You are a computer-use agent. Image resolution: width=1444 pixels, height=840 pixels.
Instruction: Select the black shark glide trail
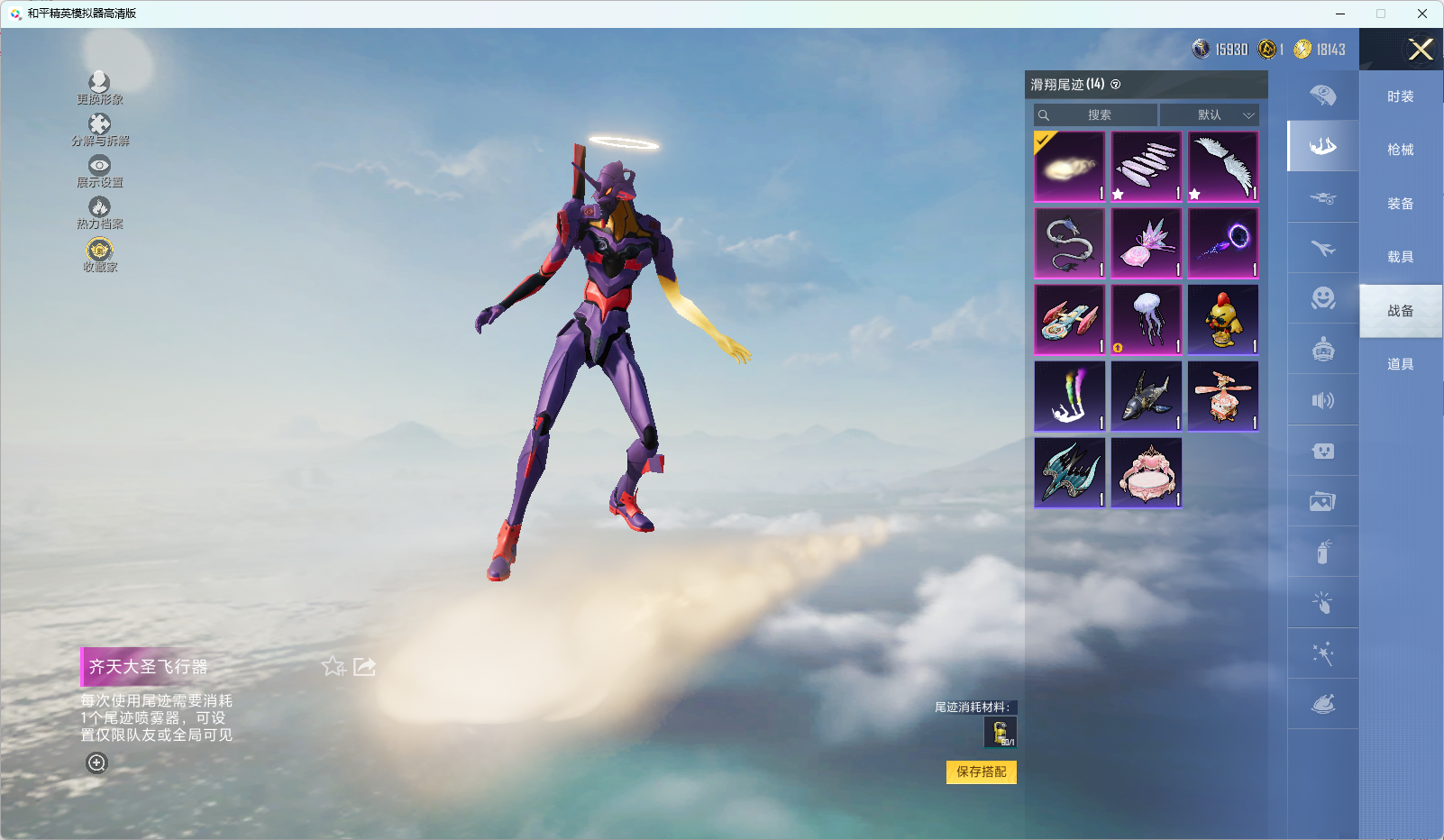click(1147, 397)
